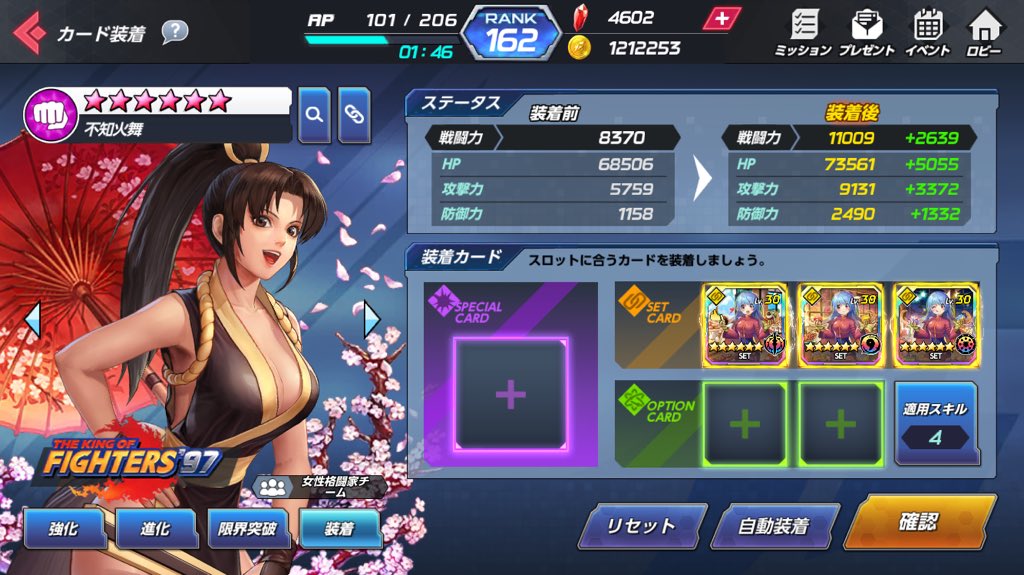Image resolution: width=1024 pixels, height=575 pixels.
Task: Open the 適用スキル panel
Action: tap(935, 423)
